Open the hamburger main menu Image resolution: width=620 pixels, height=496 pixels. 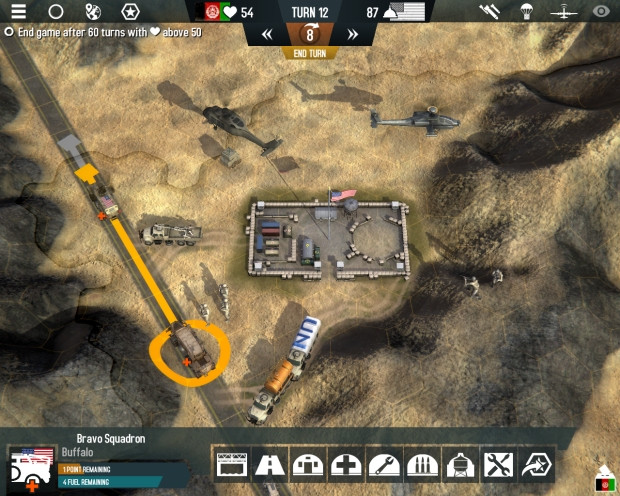[x=18, y=12]
